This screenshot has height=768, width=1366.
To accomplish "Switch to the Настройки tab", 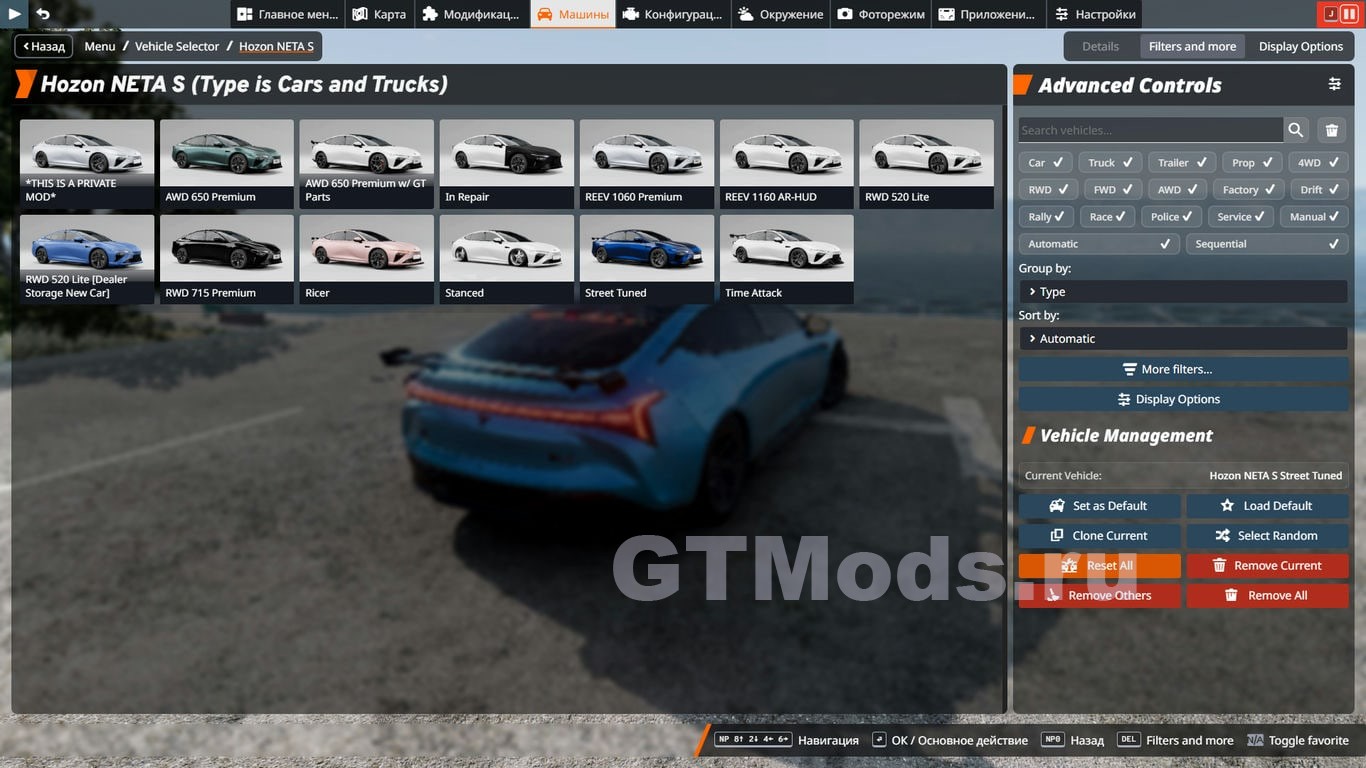I will 1095,14.
